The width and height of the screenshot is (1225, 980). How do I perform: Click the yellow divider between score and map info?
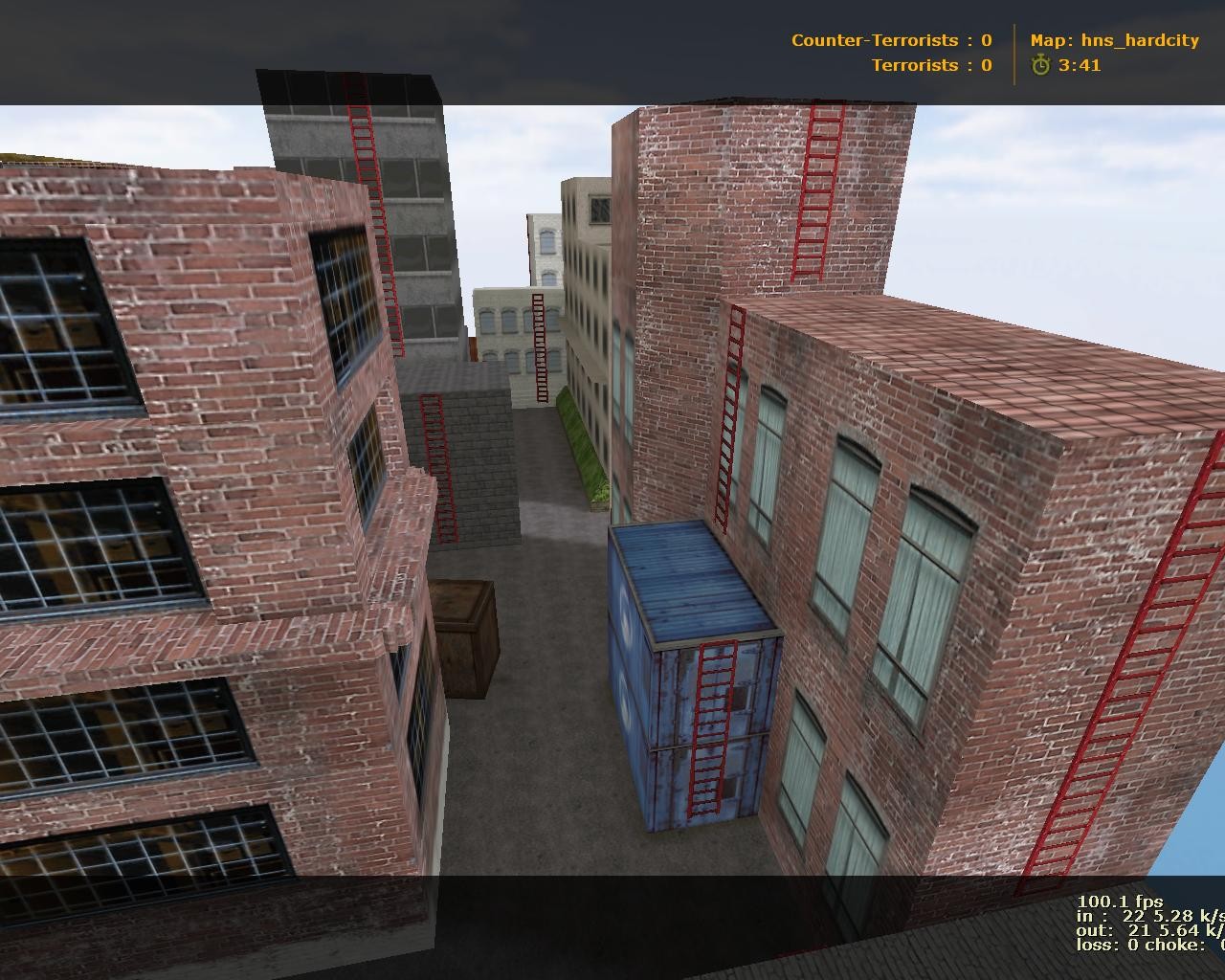(1013, 53)
